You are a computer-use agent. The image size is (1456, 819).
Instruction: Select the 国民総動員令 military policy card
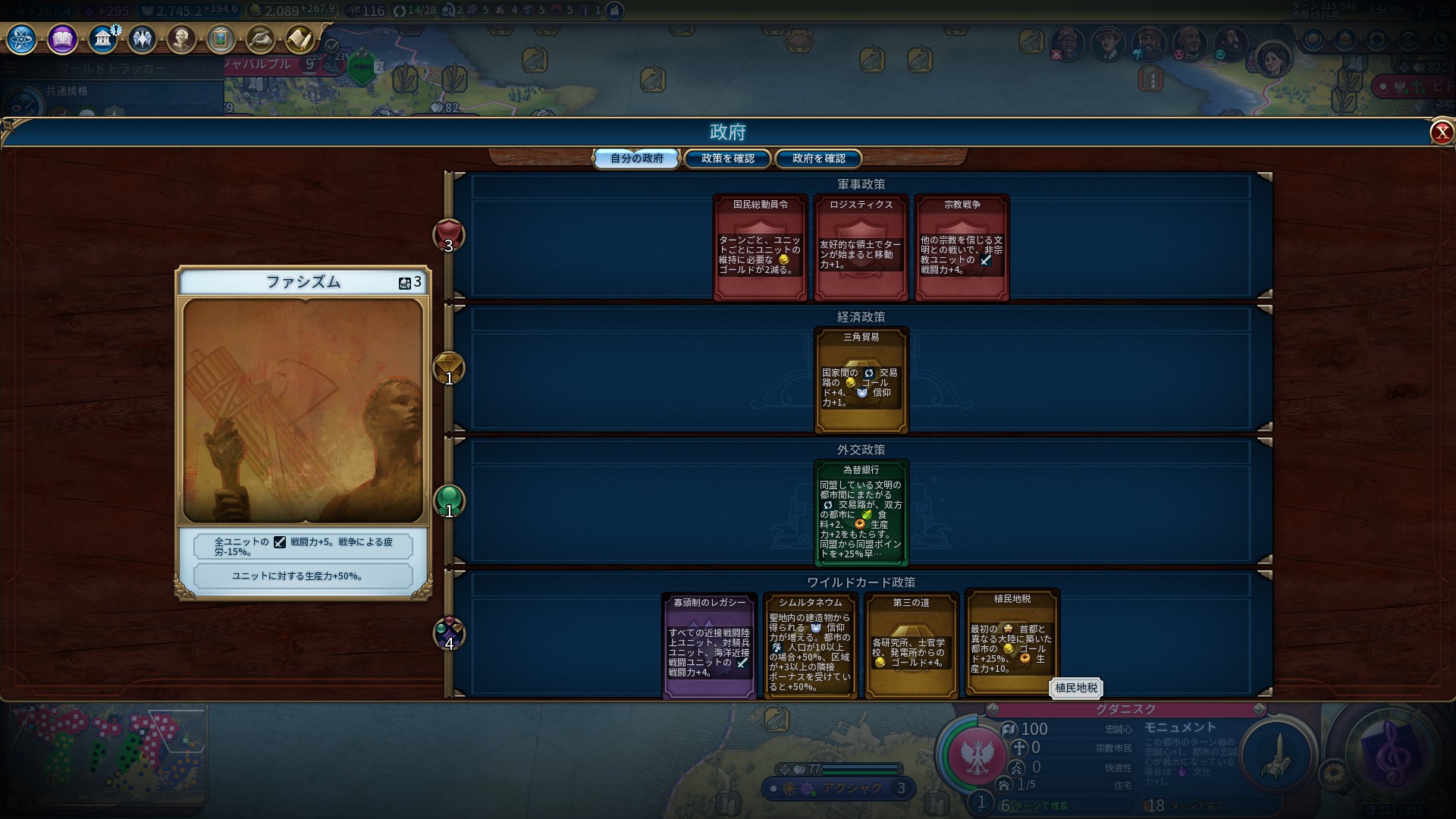pyautogui.click(x=760, y=247)
